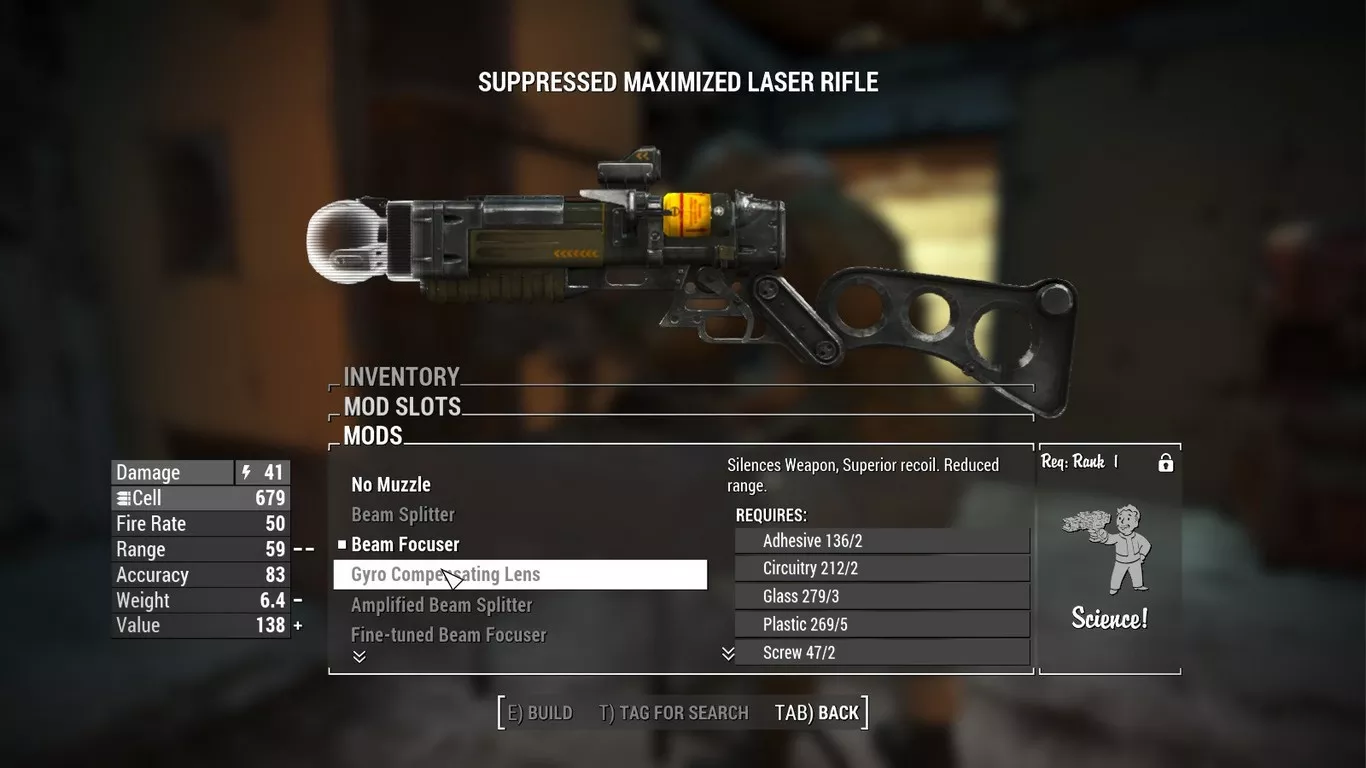Open the Inventory section

point(401,377)
